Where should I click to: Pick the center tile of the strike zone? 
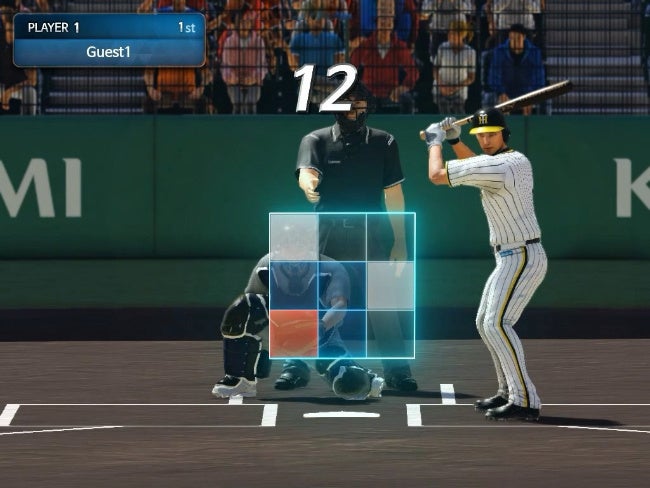tap(342, 285)
